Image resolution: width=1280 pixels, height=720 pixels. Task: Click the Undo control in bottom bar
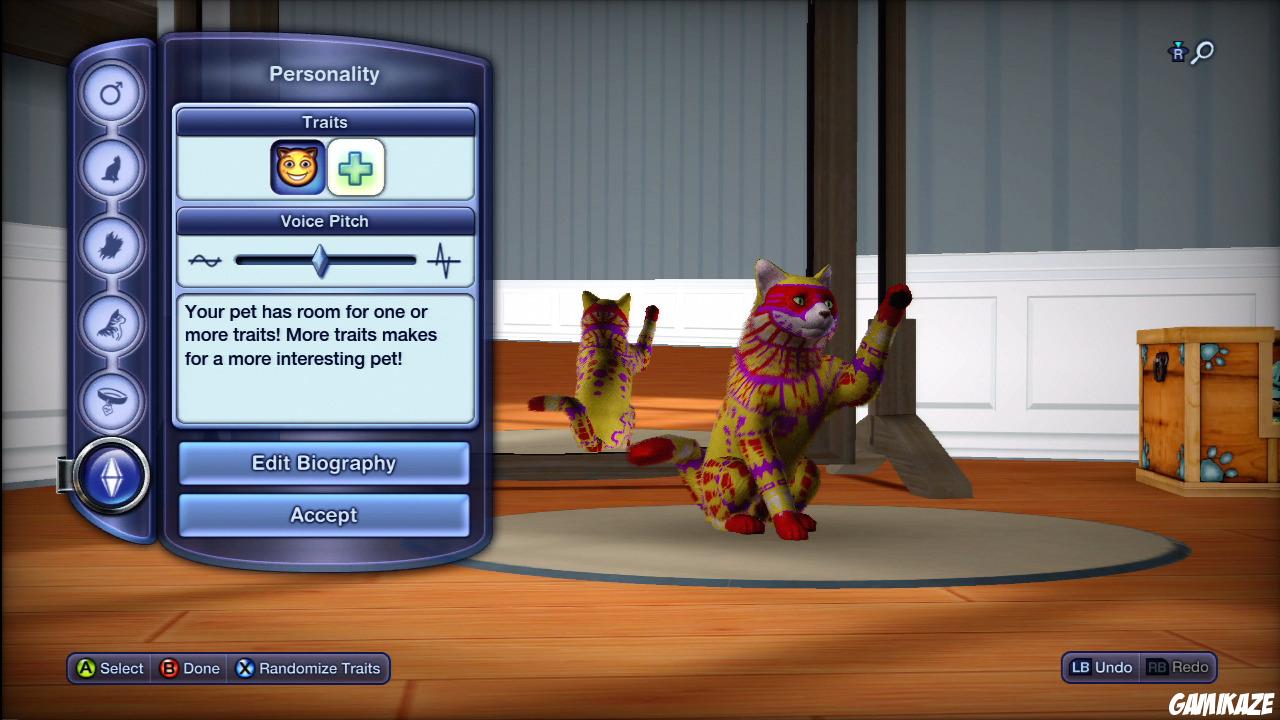(1099, 667)
